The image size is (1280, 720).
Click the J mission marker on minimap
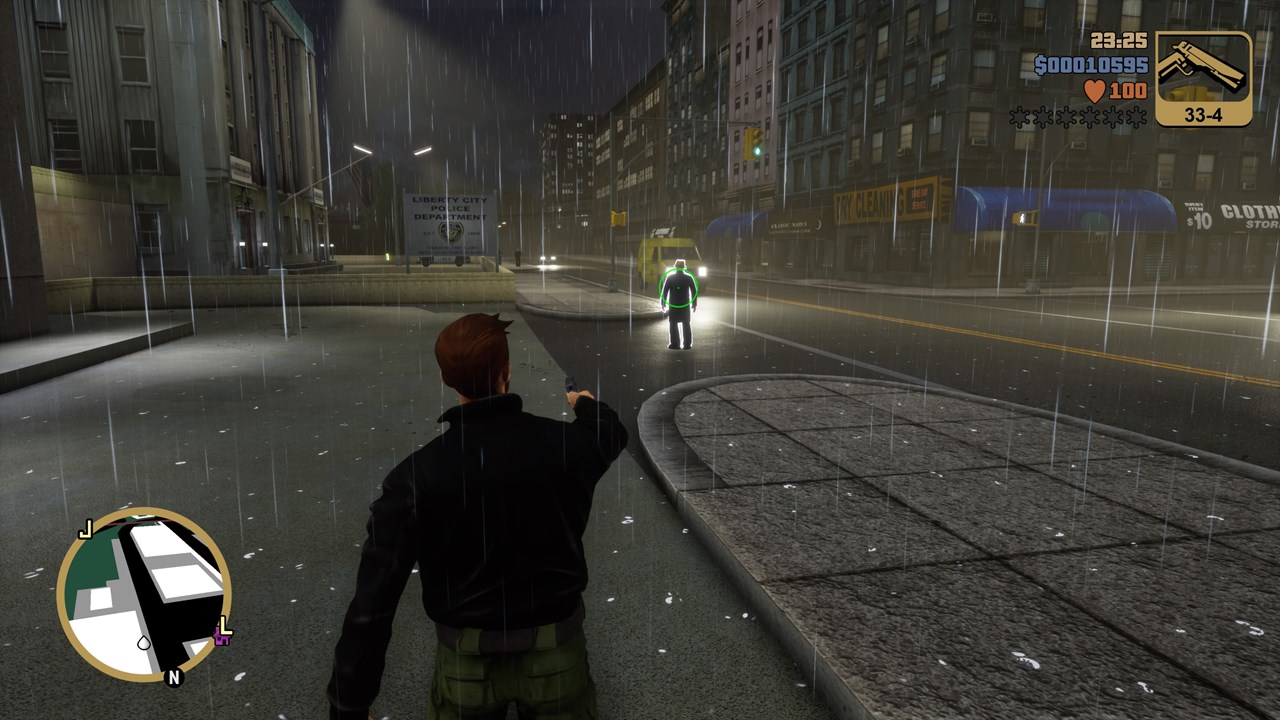click(x=86, y=528)
